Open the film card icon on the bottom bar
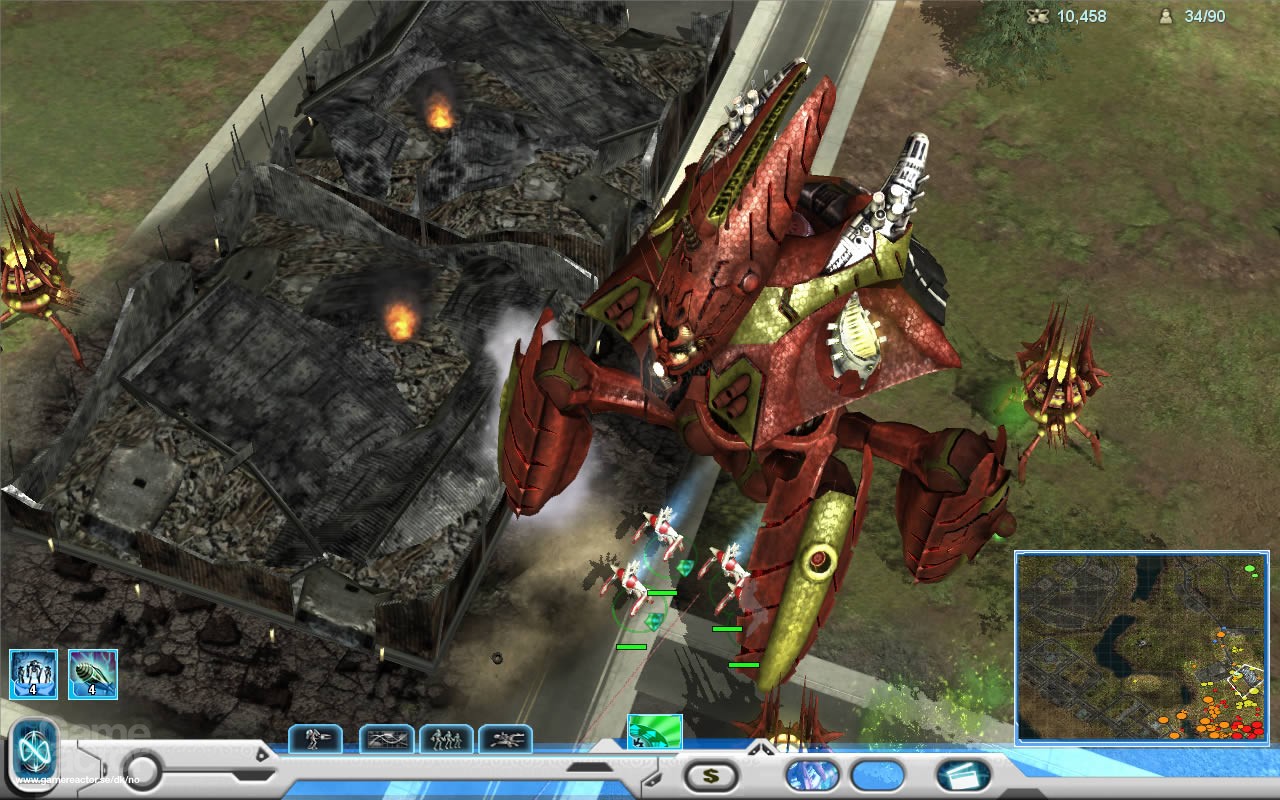 [960, 775]
